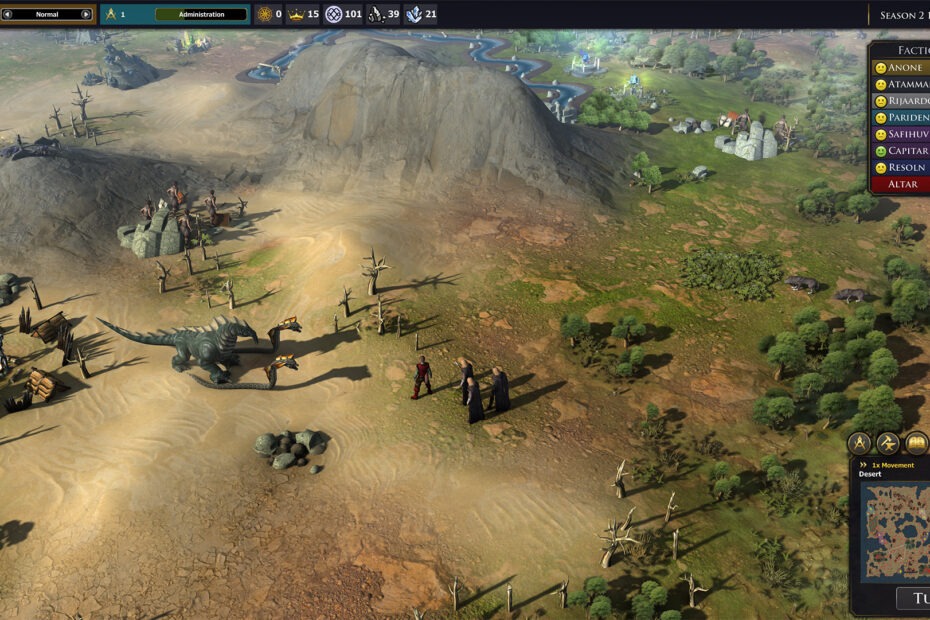Choose the Rijaardo faction row

pyautogui.click(x=902, y=101)
